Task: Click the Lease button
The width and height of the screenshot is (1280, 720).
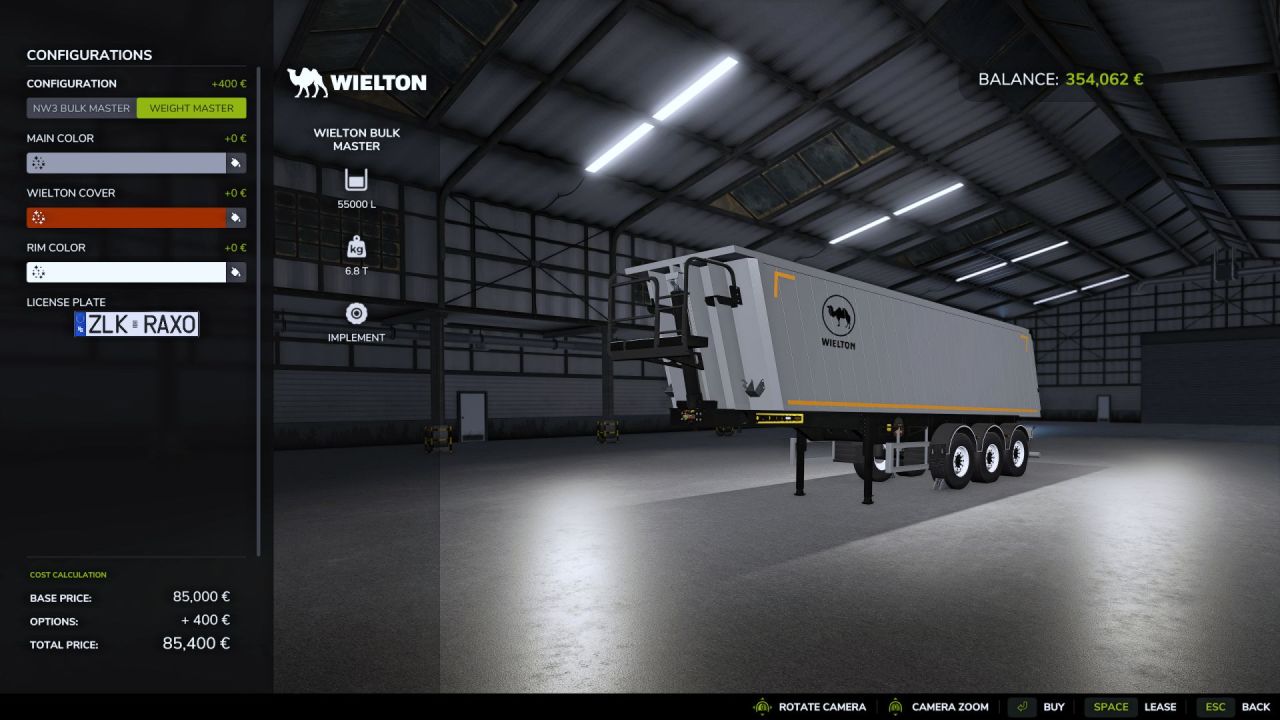Action: pyautogui.click(x=1161, y=706)
